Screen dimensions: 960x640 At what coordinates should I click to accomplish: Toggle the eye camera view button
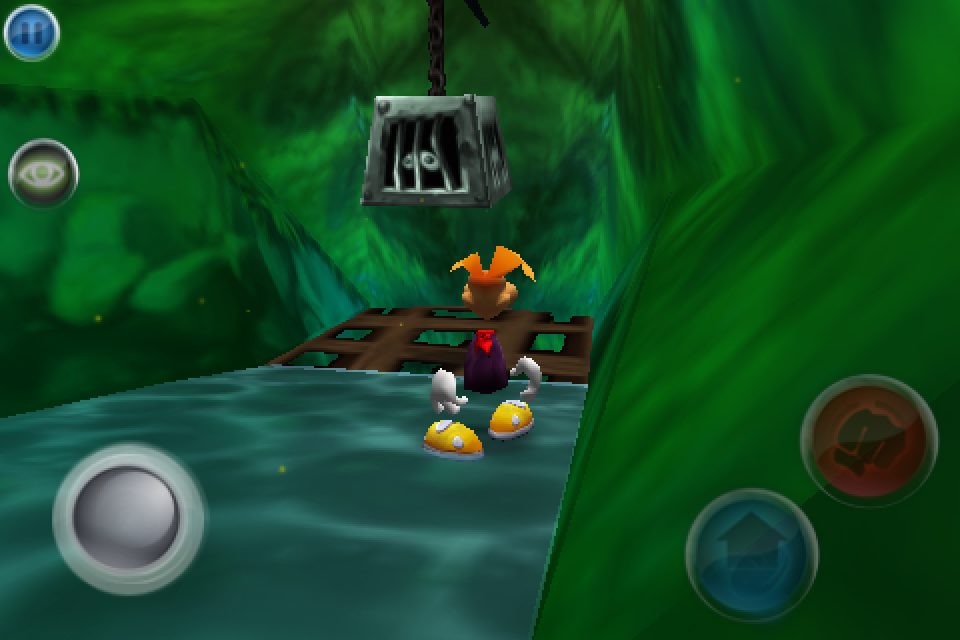click(43, 174)
